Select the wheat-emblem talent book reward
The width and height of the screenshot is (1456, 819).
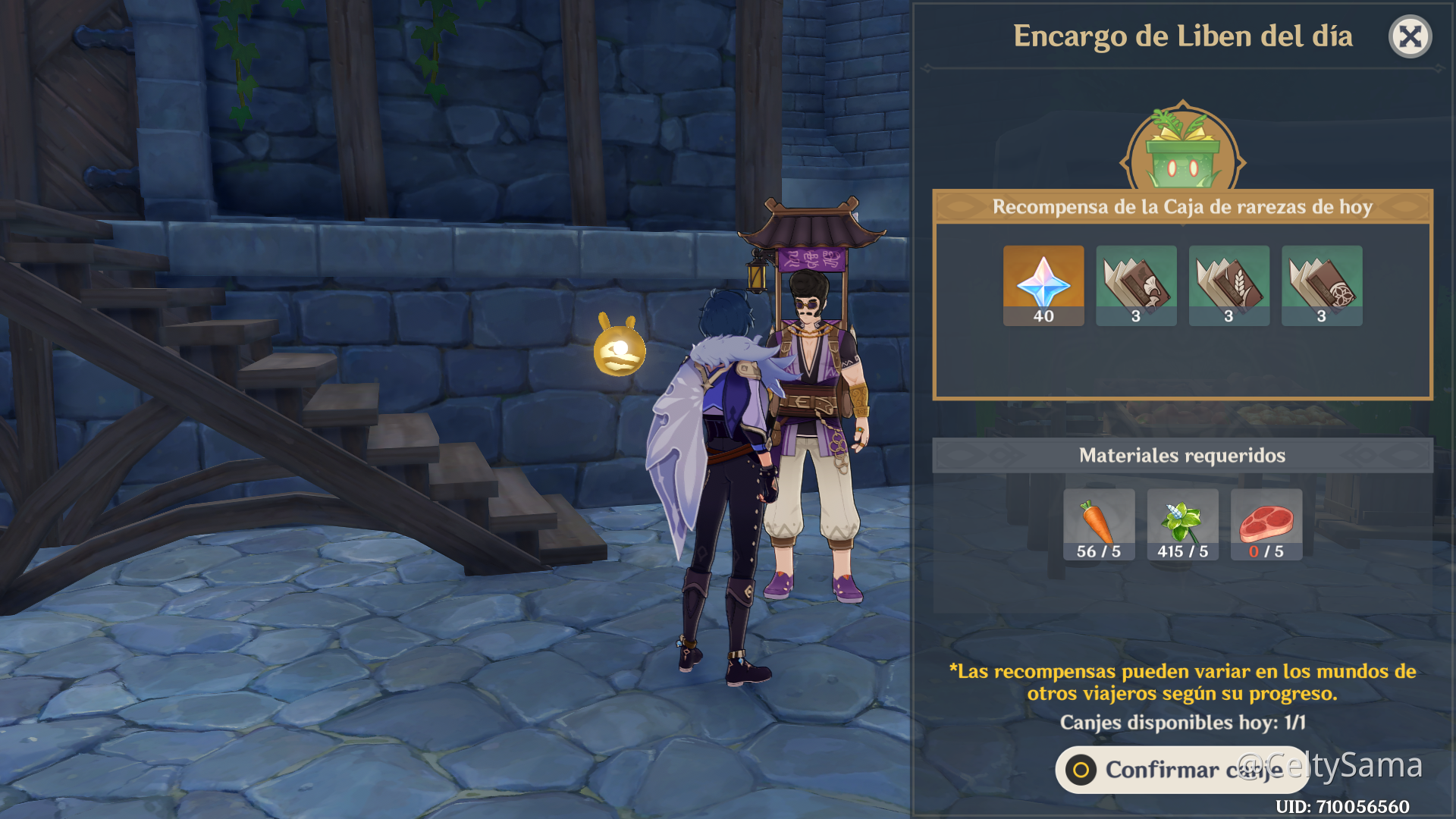1228,285
